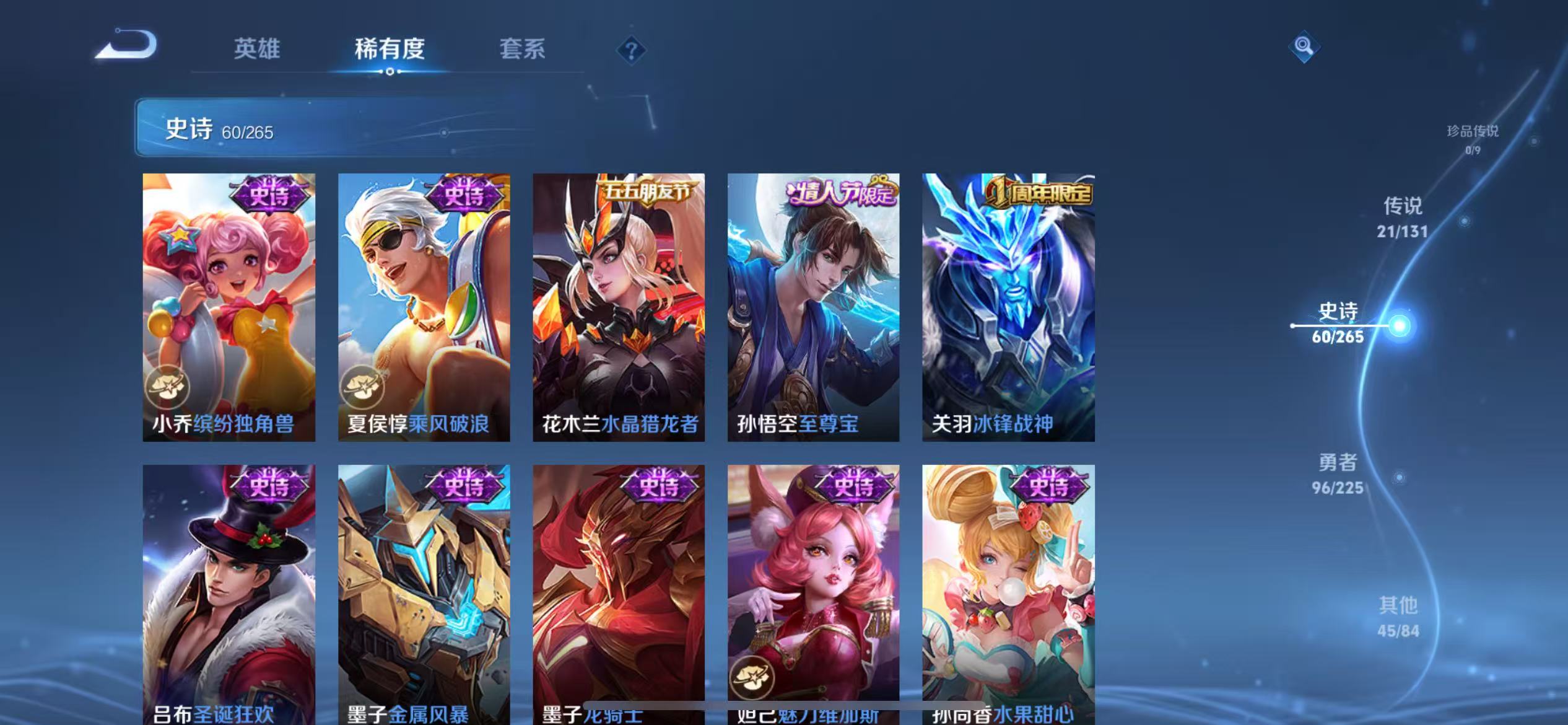Switch to the 英雄 tab
The height and width of the screenshot is (725, 1568).
pyautogui.click(x=258, y=48)
